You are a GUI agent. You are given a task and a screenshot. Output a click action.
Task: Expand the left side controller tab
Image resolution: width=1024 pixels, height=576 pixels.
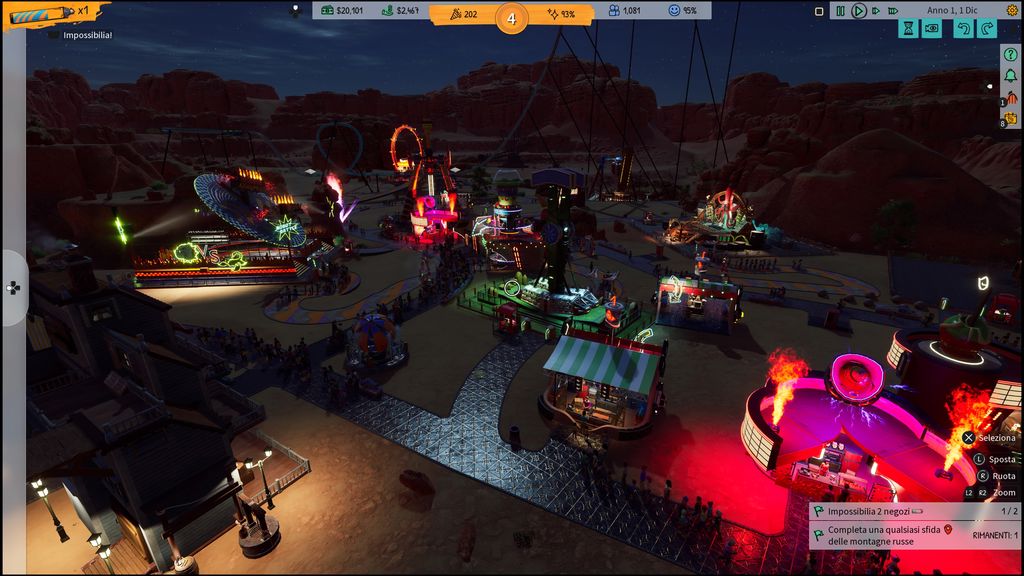(13, 287)
